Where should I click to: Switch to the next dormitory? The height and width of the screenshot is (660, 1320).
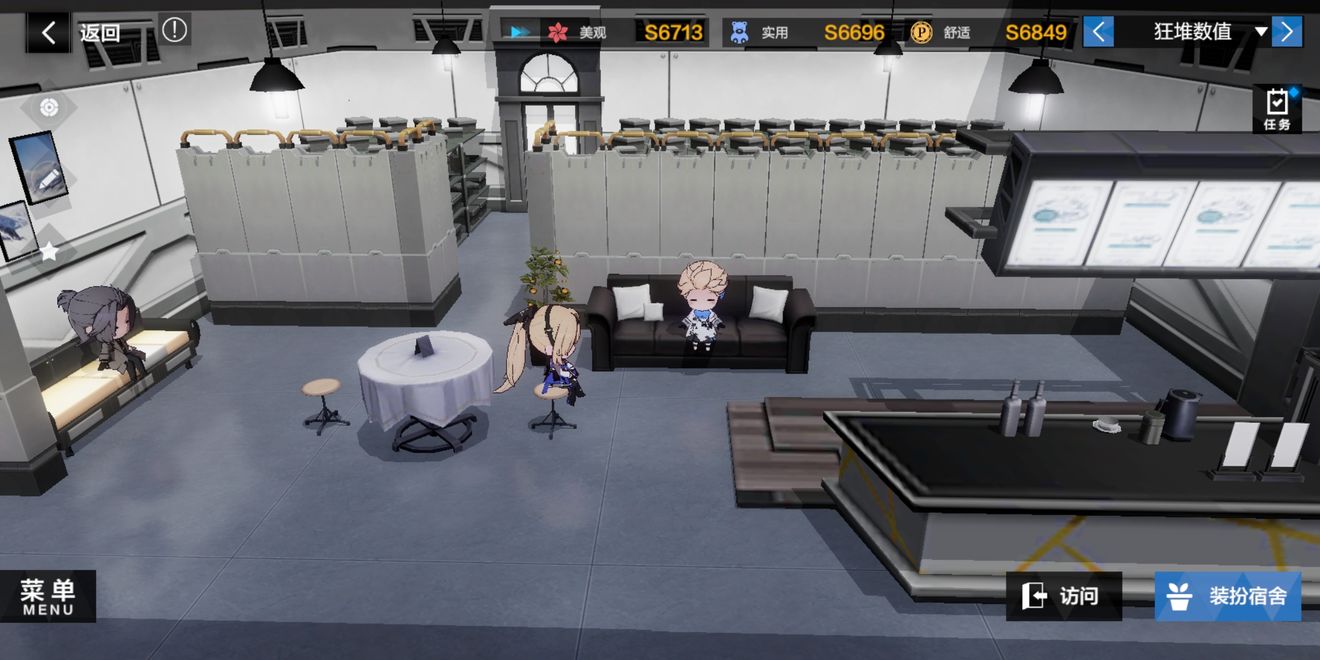pos(1286,32)
